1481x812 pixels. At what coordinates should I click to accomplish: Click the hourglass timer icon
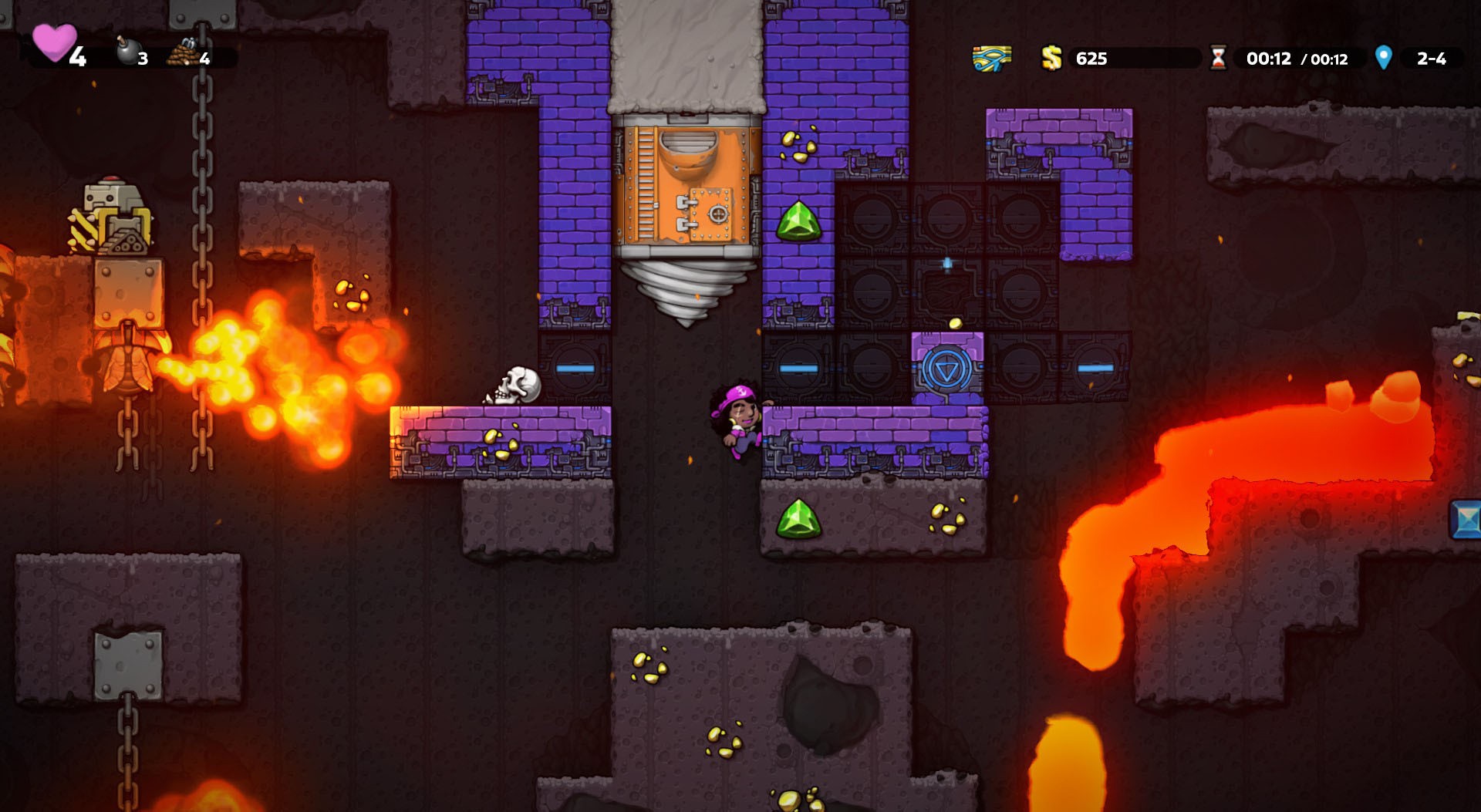(1219, 57)
